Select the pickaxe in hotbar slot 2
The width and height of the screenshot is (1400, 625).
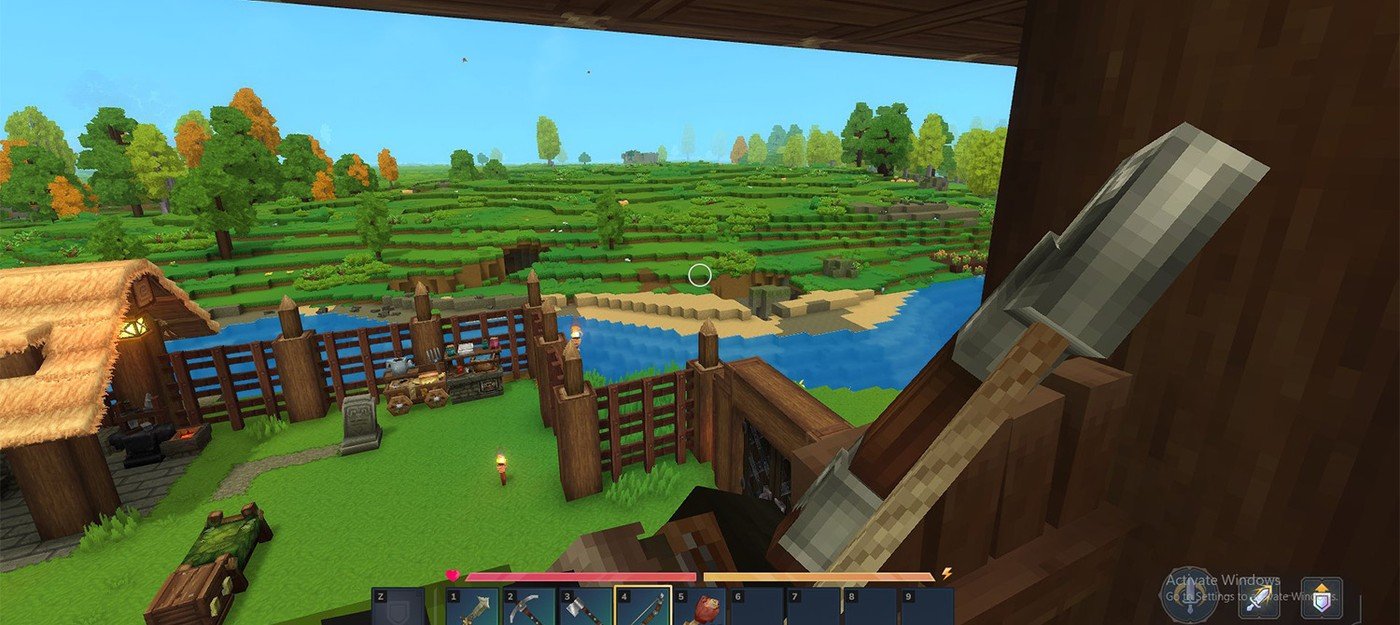pos(529,607)
